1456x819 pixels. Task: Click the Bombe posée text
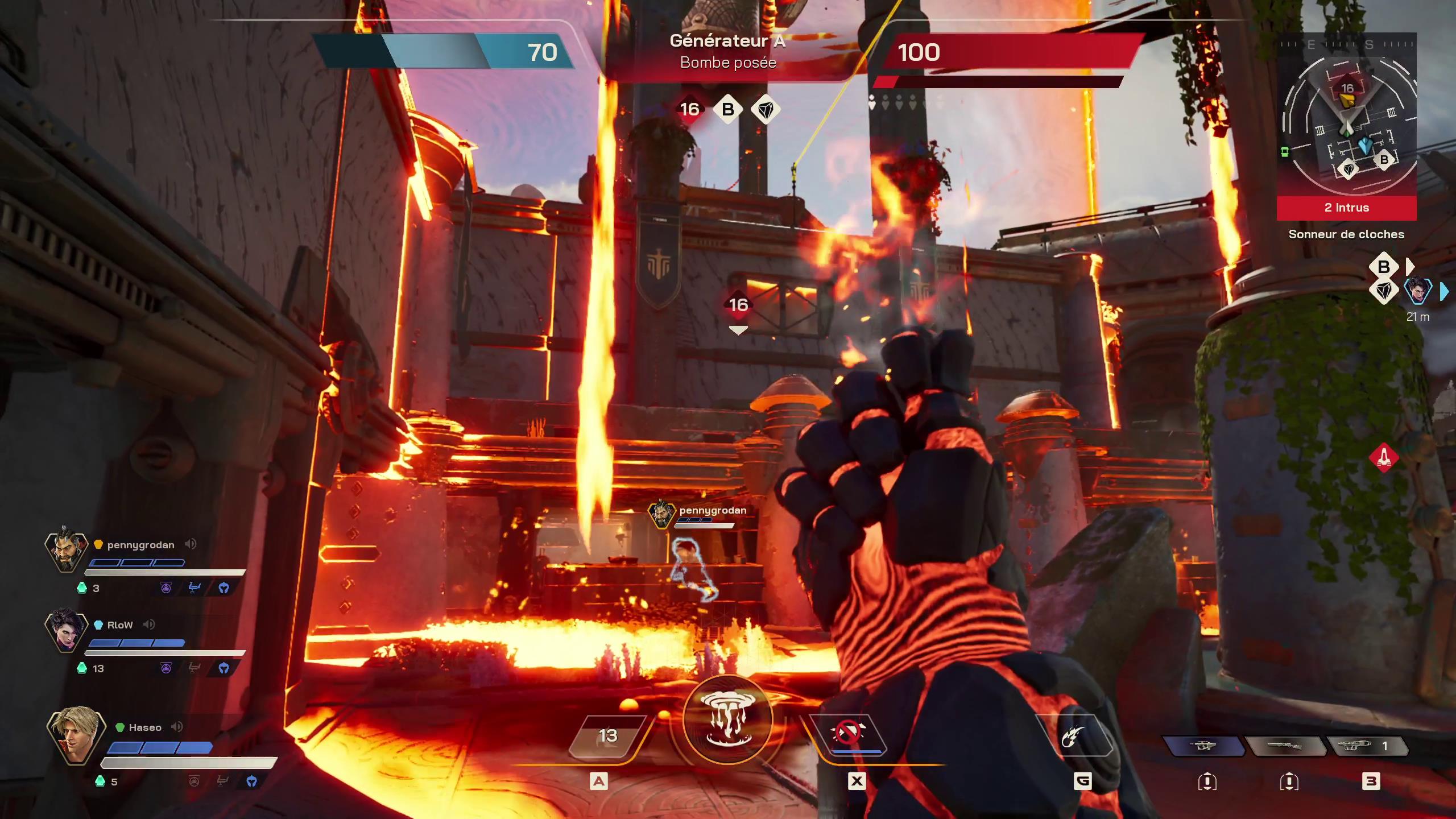(727, 63)
